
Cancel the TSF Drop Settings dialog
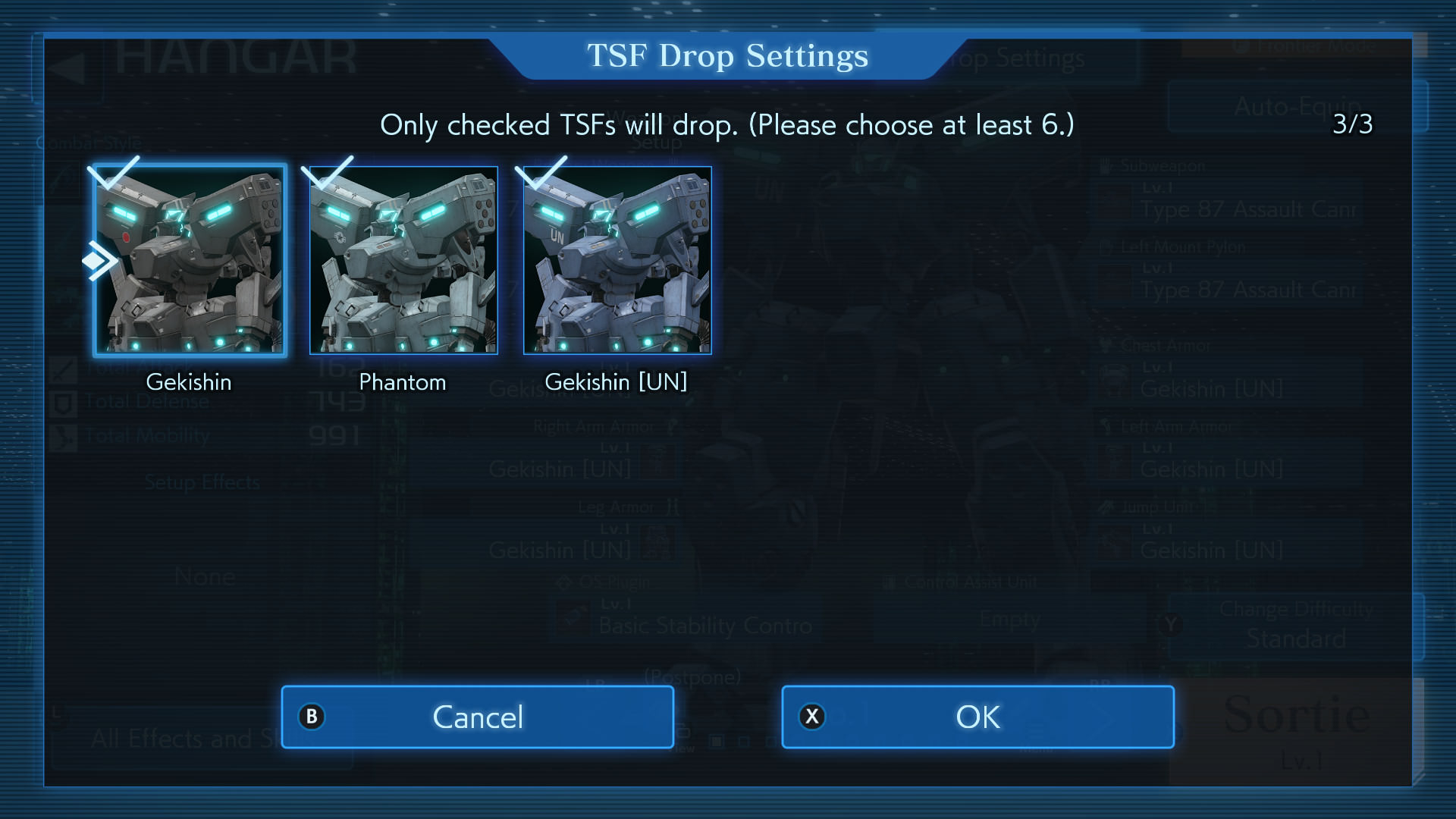click(477, 717)
